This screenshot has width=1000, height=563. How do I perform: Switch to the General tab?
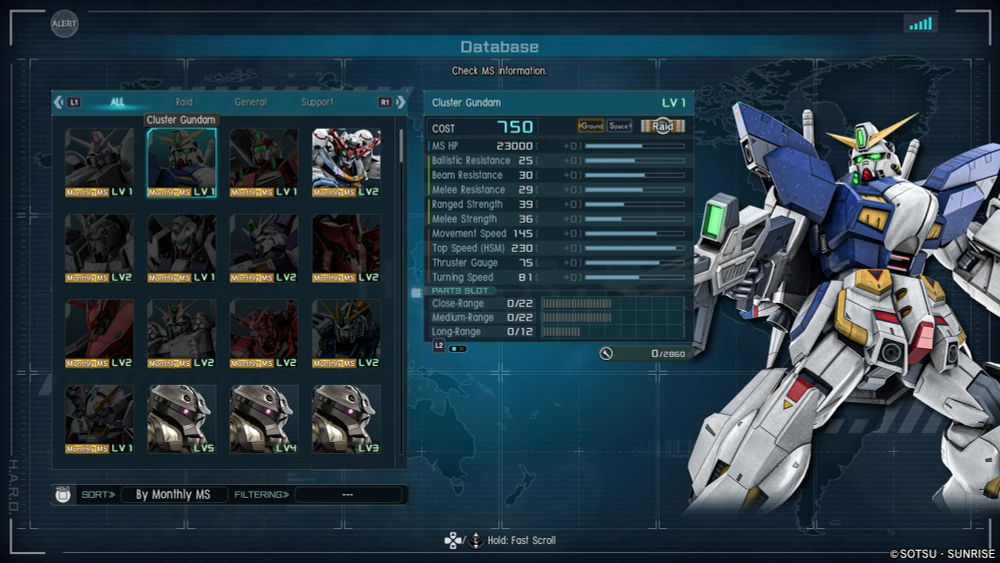pos(250,102)
